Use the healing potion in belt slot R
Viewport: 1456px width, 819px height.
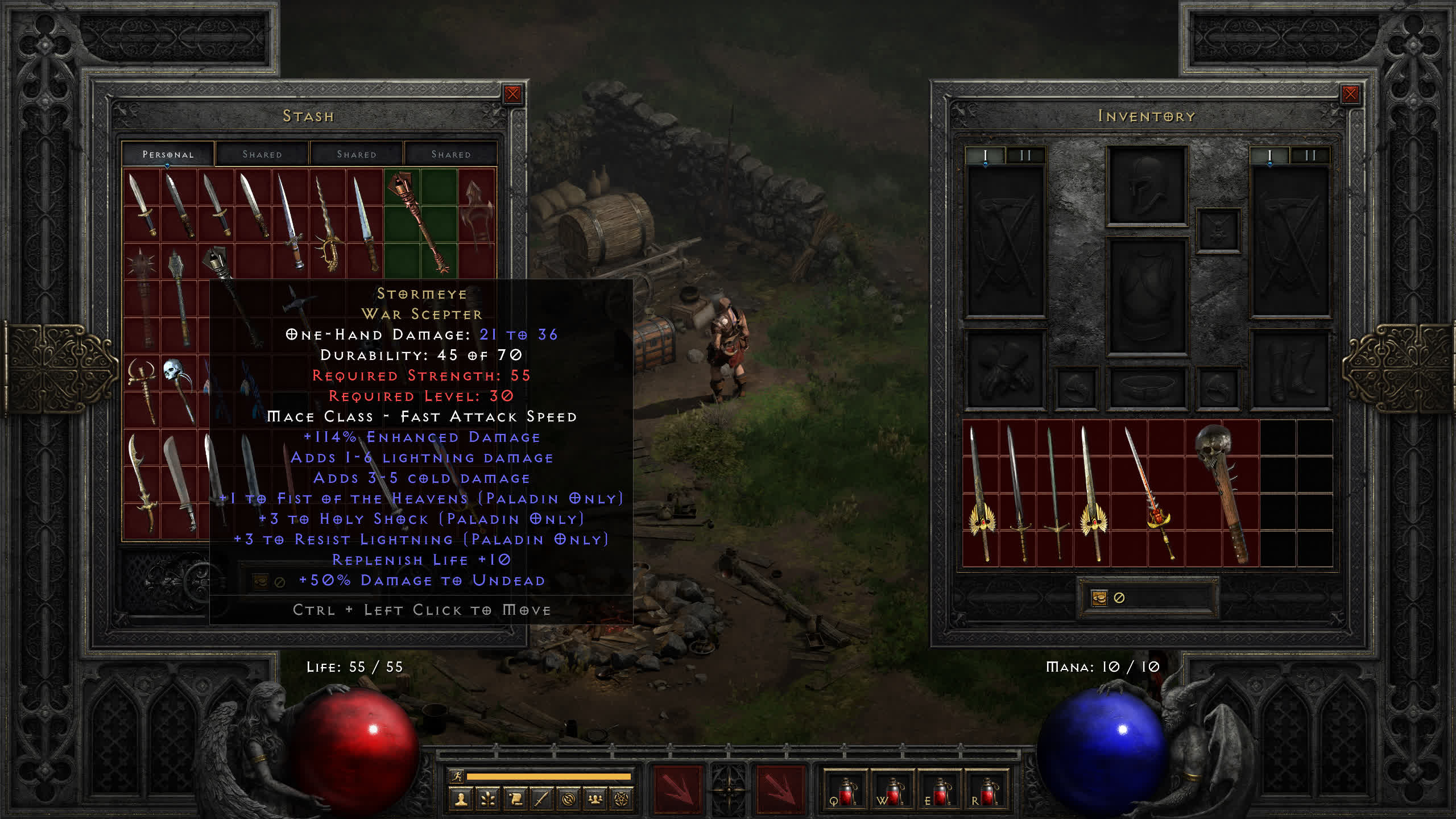click(x=987, y=791)
